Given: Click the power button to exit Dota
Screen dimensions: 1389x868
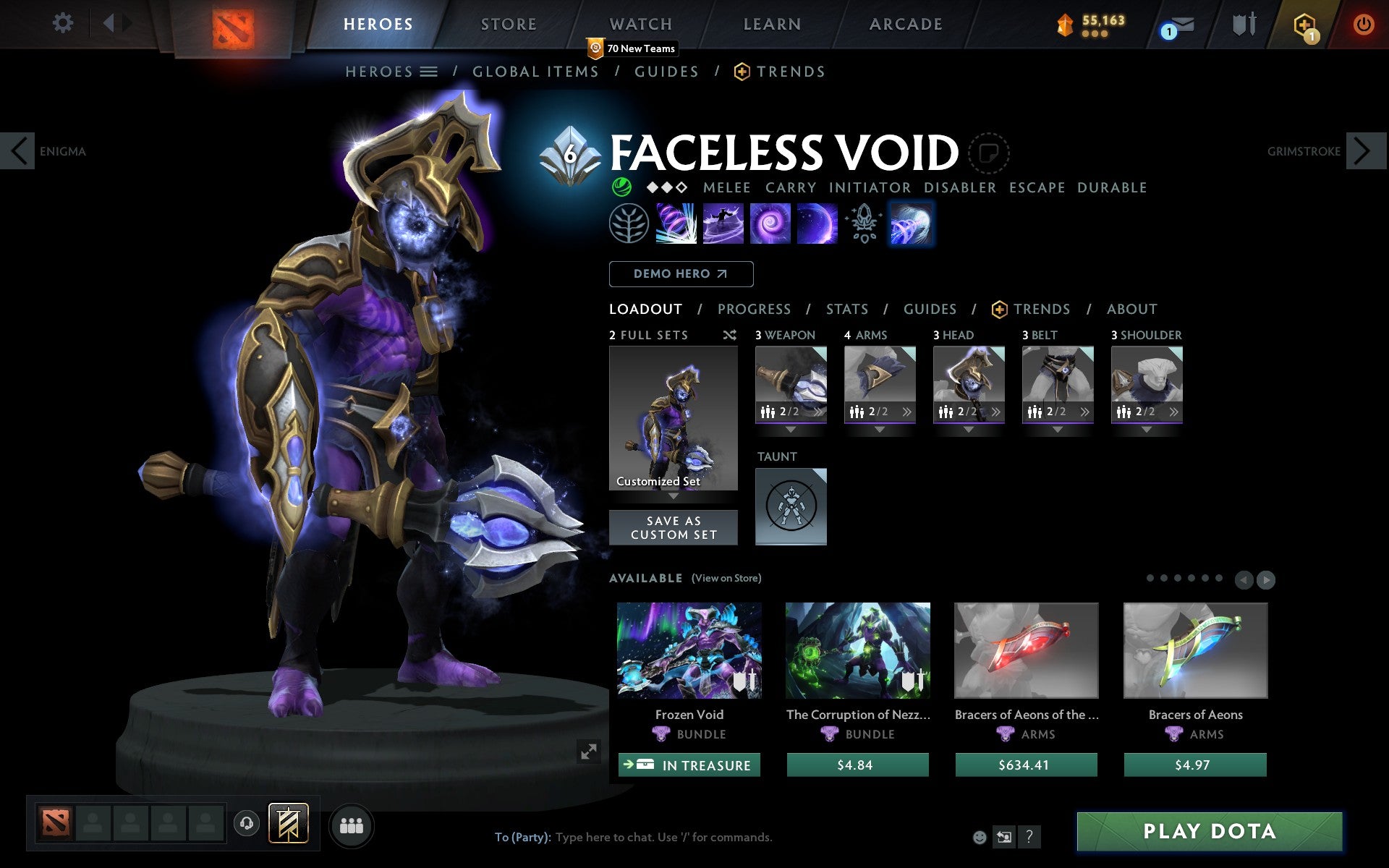Looking at the screenshot, I should click(1366, 23).
